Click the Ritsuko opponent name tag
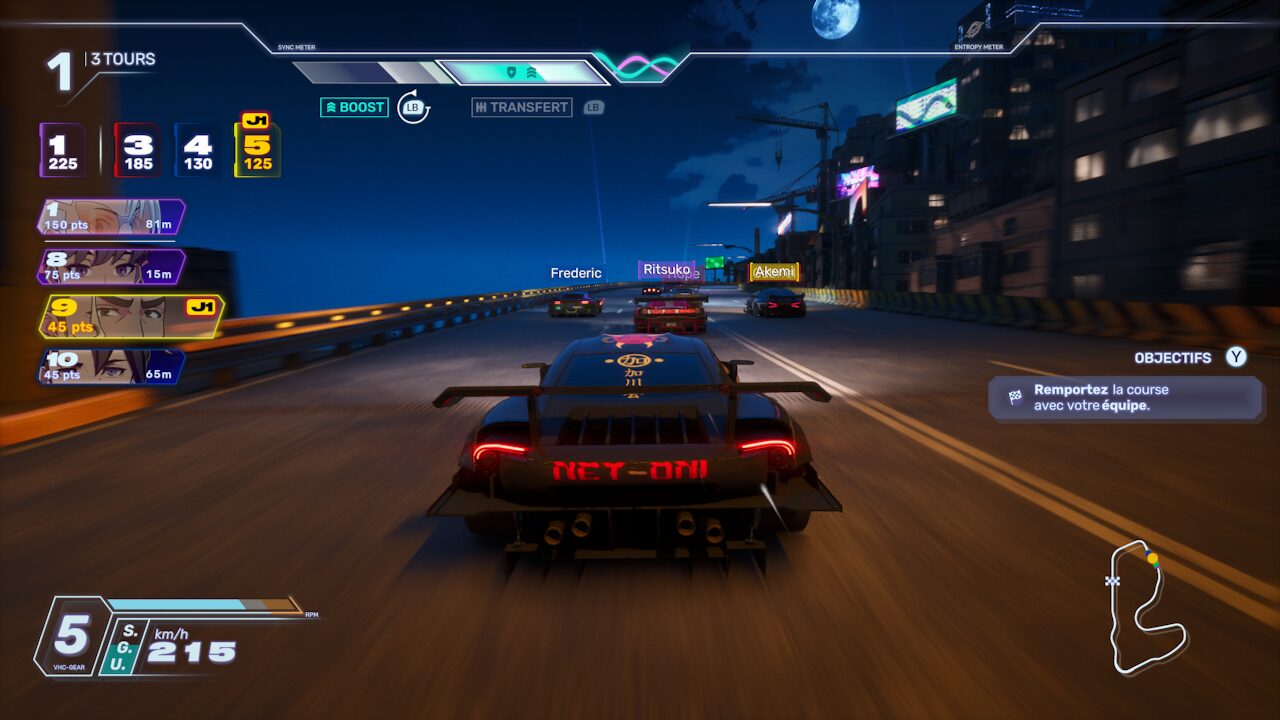This screenshot has width=1280, height=720. (666, 270)
